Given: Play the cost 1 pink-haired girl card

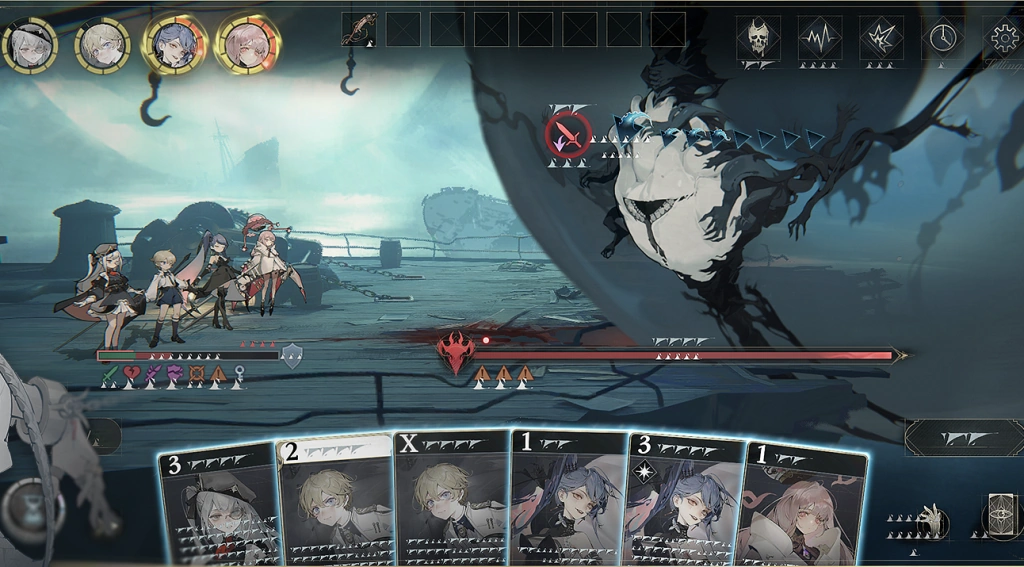Looking at the screenshot, I should (803, 505).
